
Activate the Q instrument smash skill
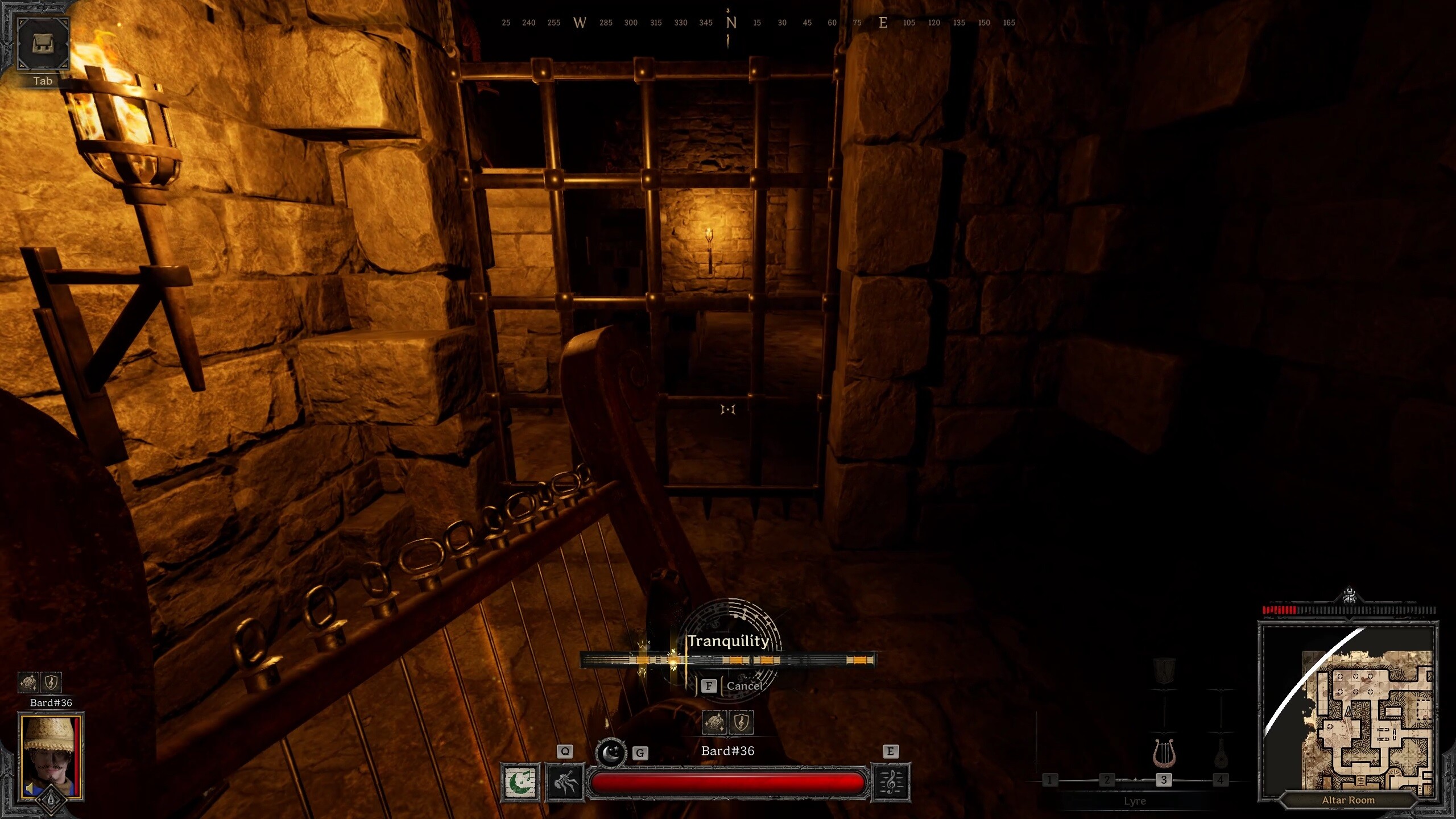[565, 783]
